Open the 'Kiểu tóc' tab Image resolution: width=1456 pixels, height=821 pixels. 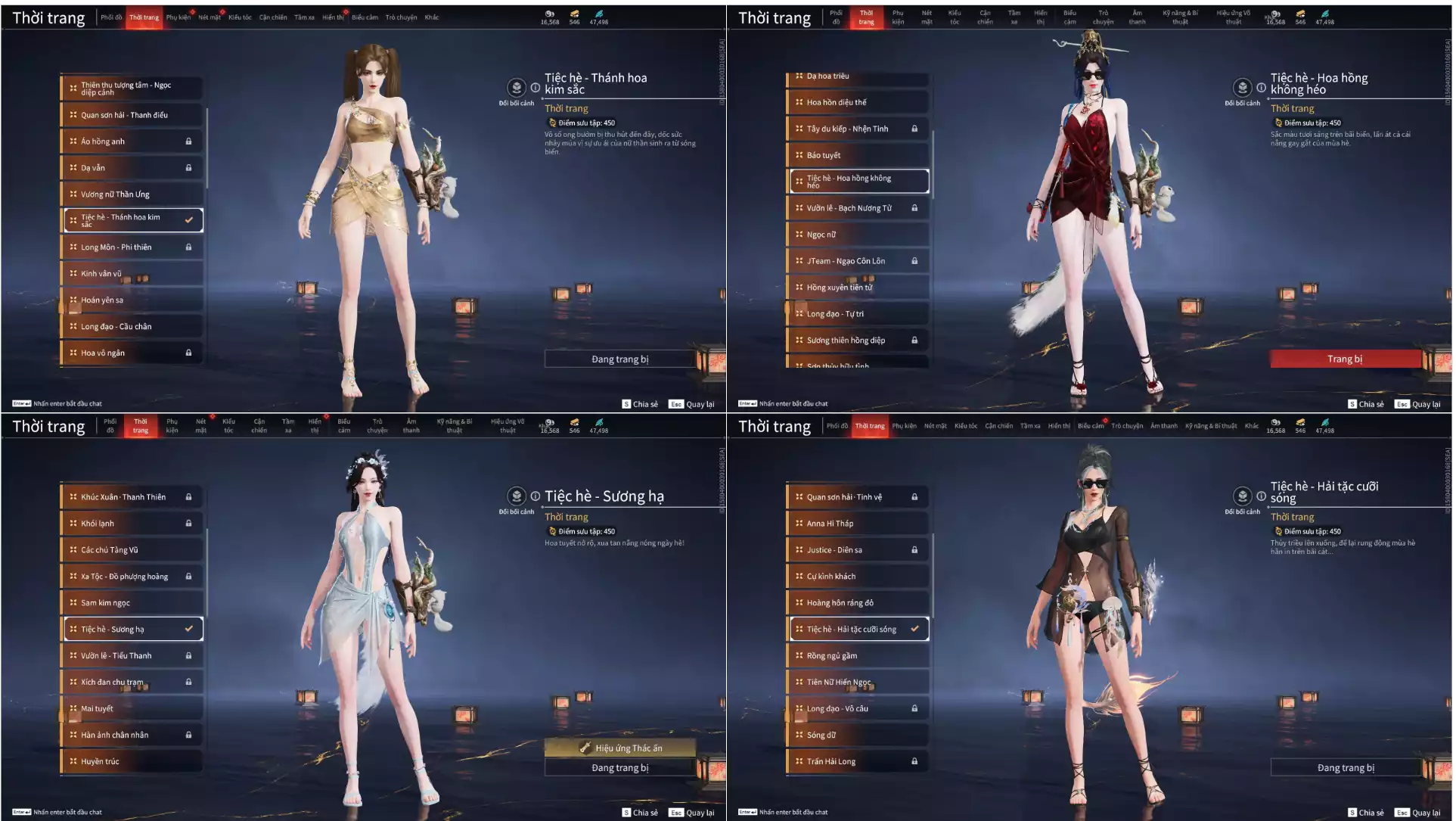238,17
